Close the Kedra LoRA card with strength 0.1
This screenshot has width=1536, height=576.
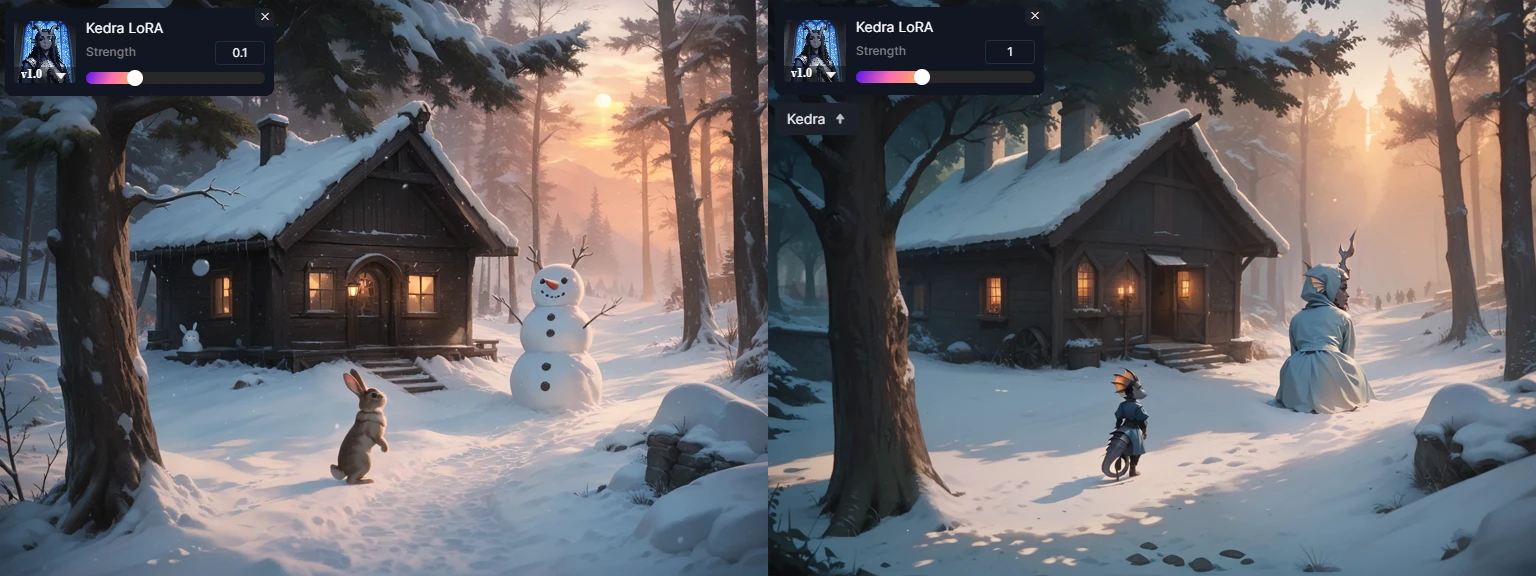point(265,17)
